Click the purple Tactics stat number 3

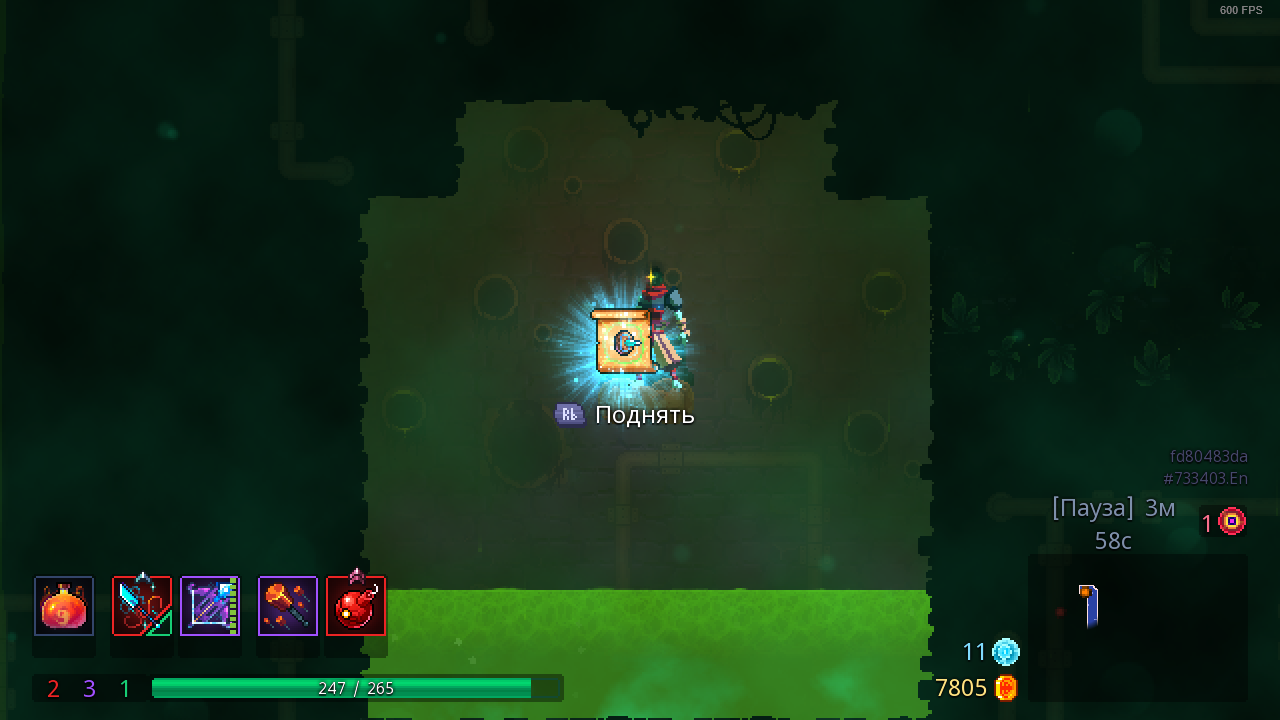point(87,688)
